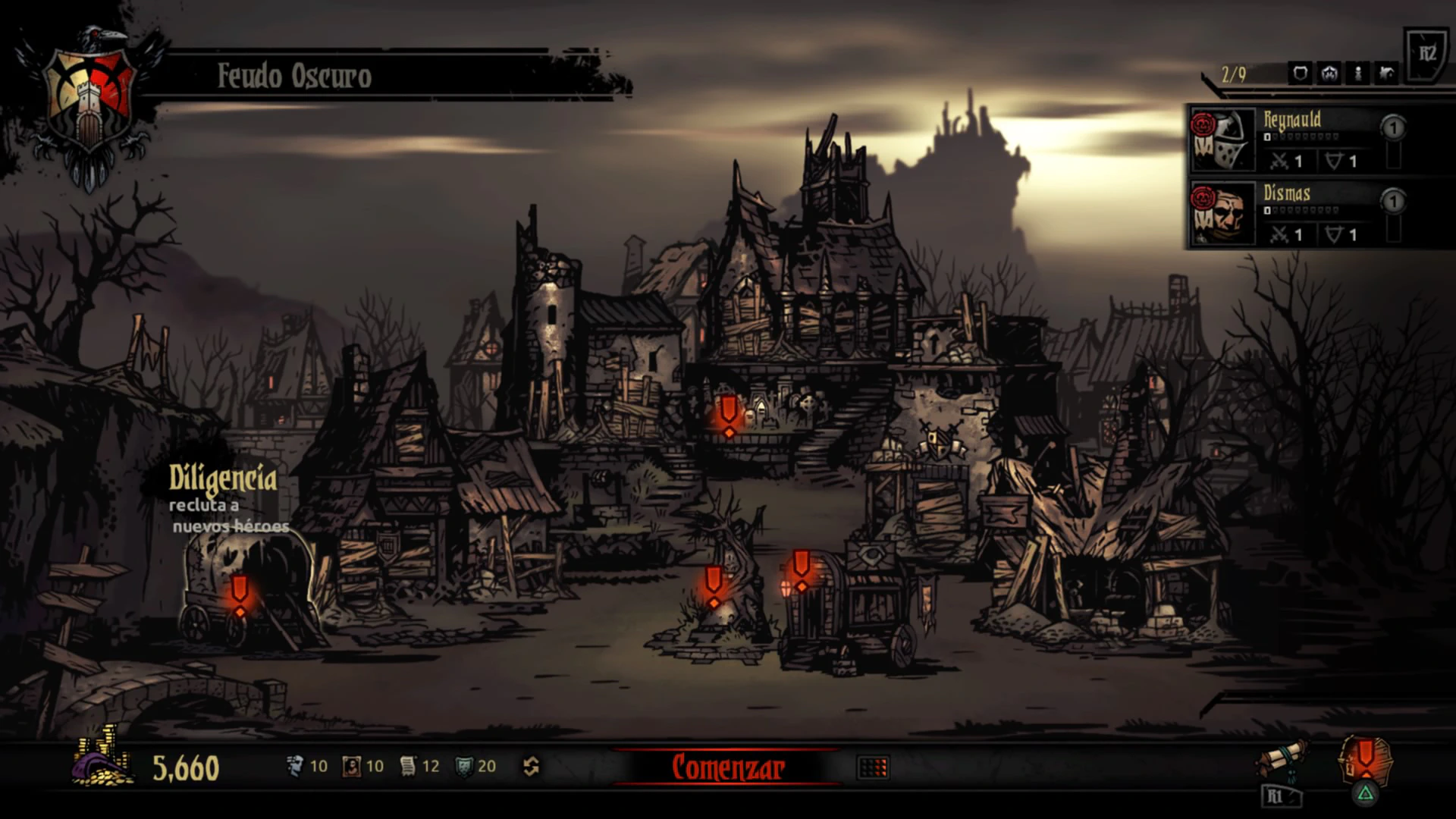Click the Comenzar button
The image size is (1456, 819).
coord(727,767)
